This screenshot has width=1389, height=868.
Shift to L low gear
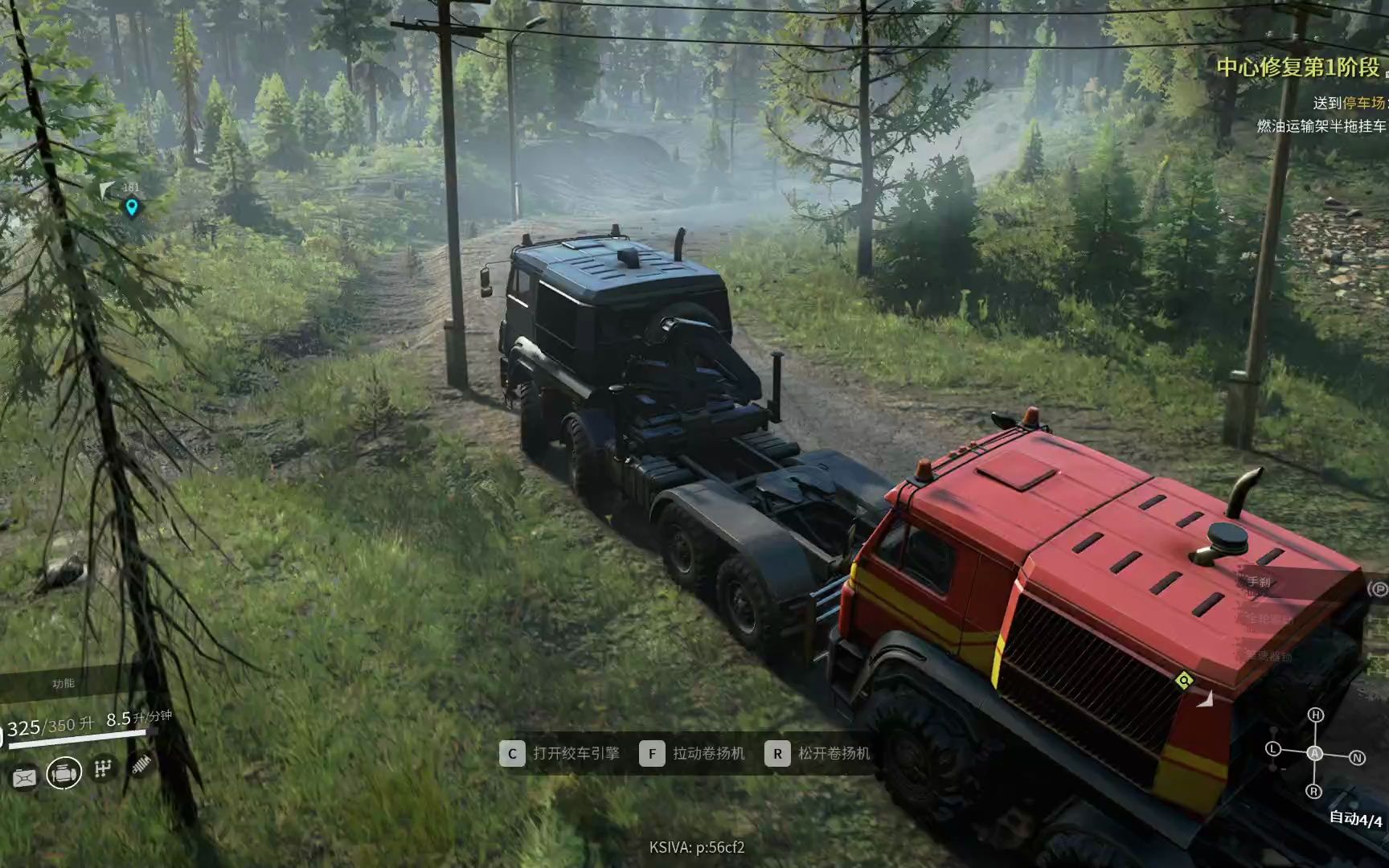[1272, 749]
